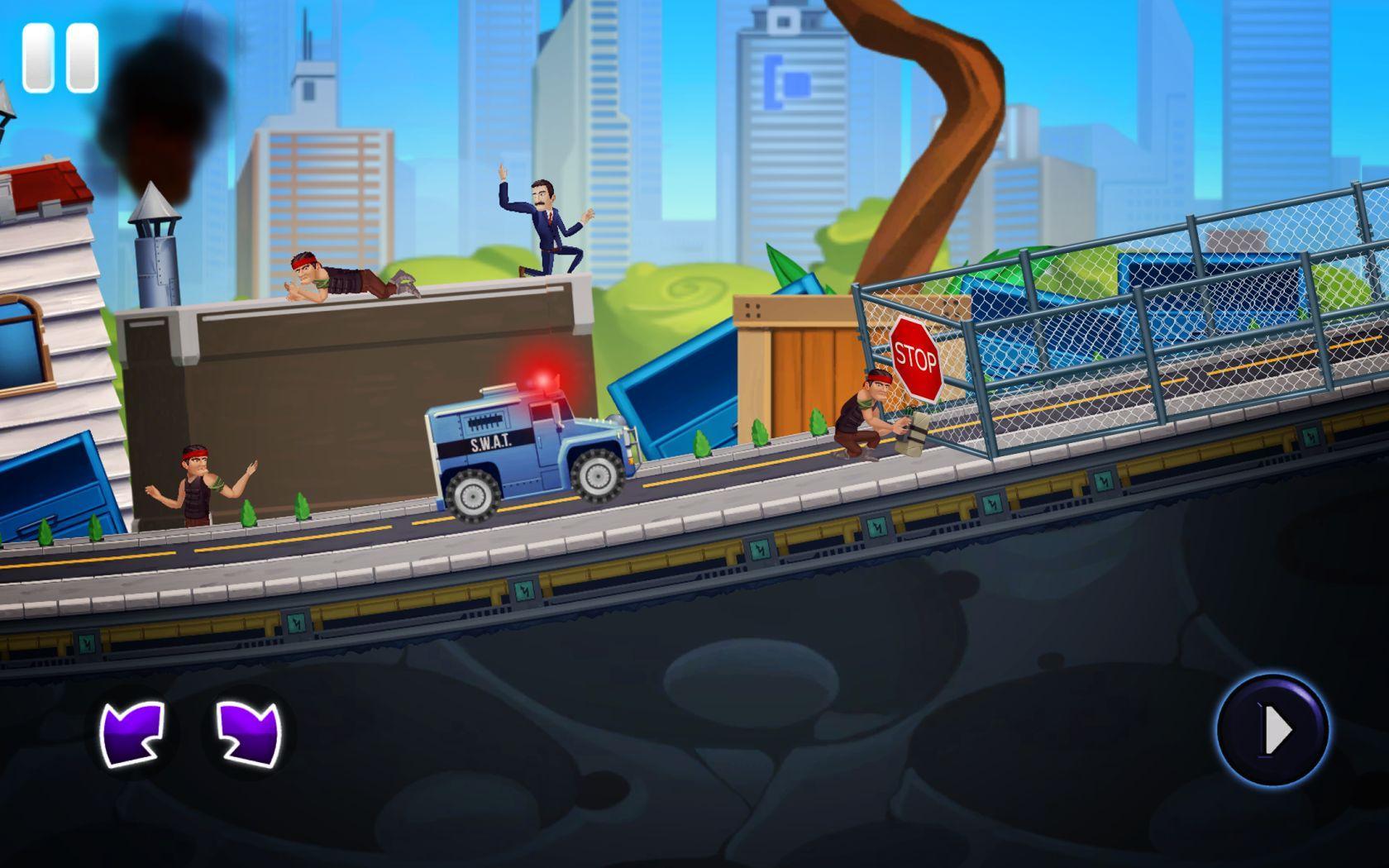Click the STOP sign
Image resolution: width=1389 pixels, height=868 pixels.
pyautogui.click(x=917, y=357)
